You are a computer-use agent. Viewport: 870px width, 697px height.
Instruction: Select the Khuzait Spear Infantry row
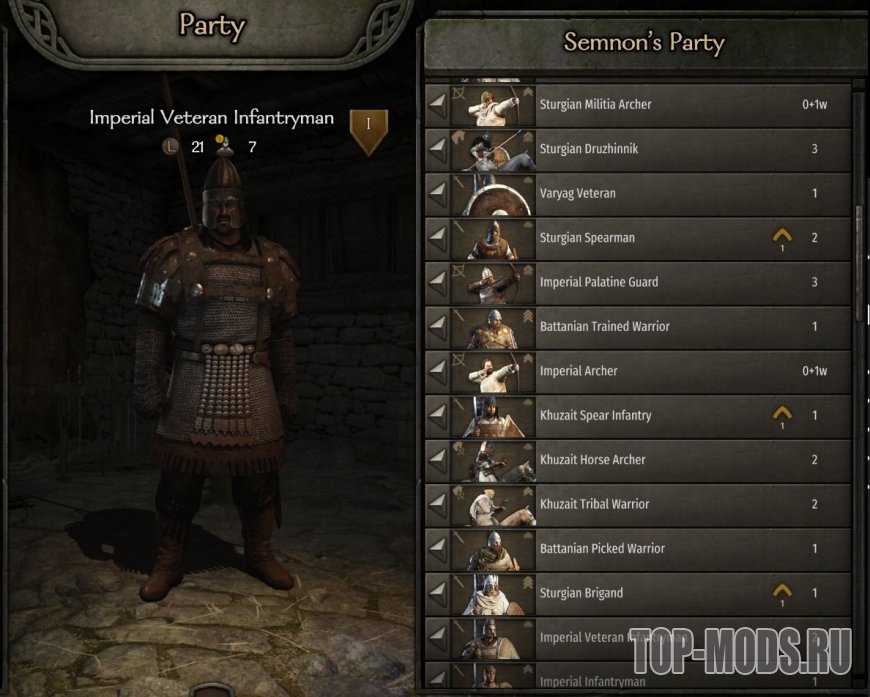click(x=640, y=415)
